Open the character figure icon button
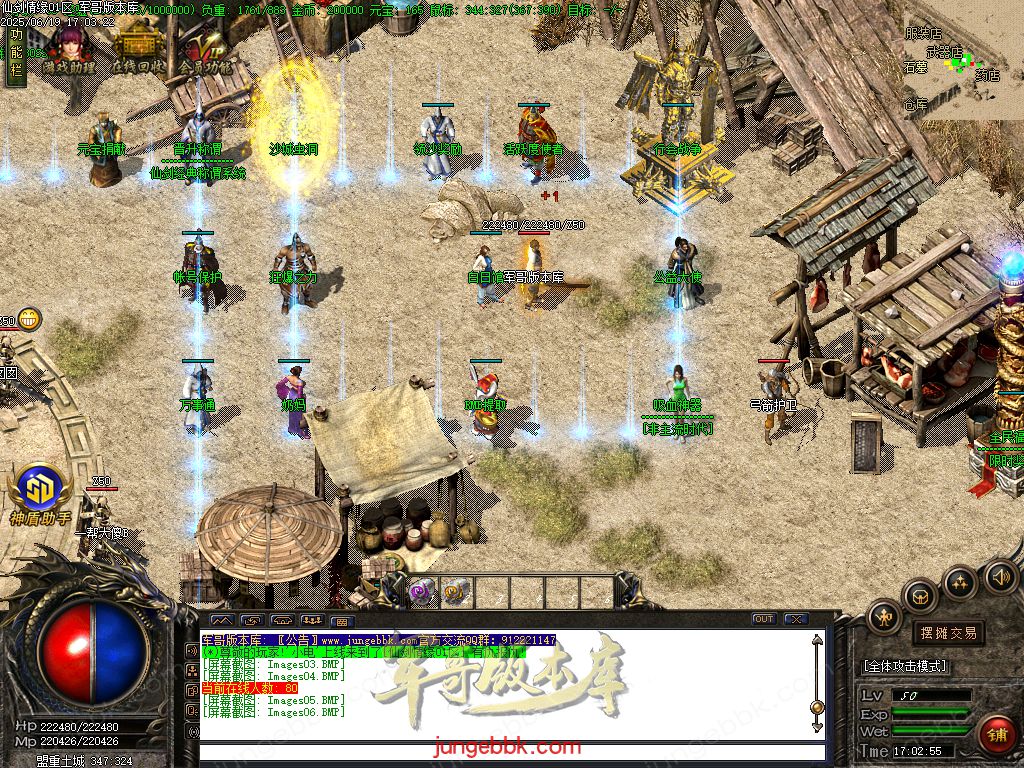Viewport: 1024px width, 768px height. tap(884, 617)
